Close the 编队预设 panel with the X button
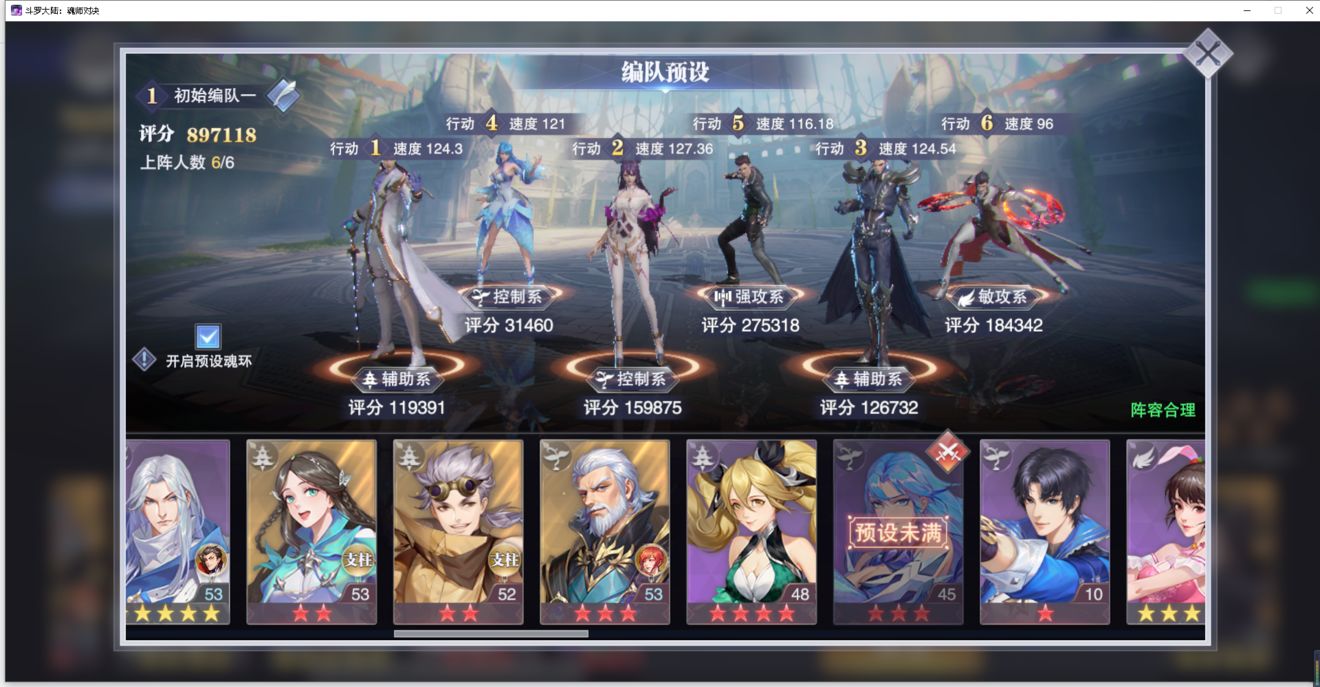The height and width of the screenshot is (687, 1320). point(1207,53)
